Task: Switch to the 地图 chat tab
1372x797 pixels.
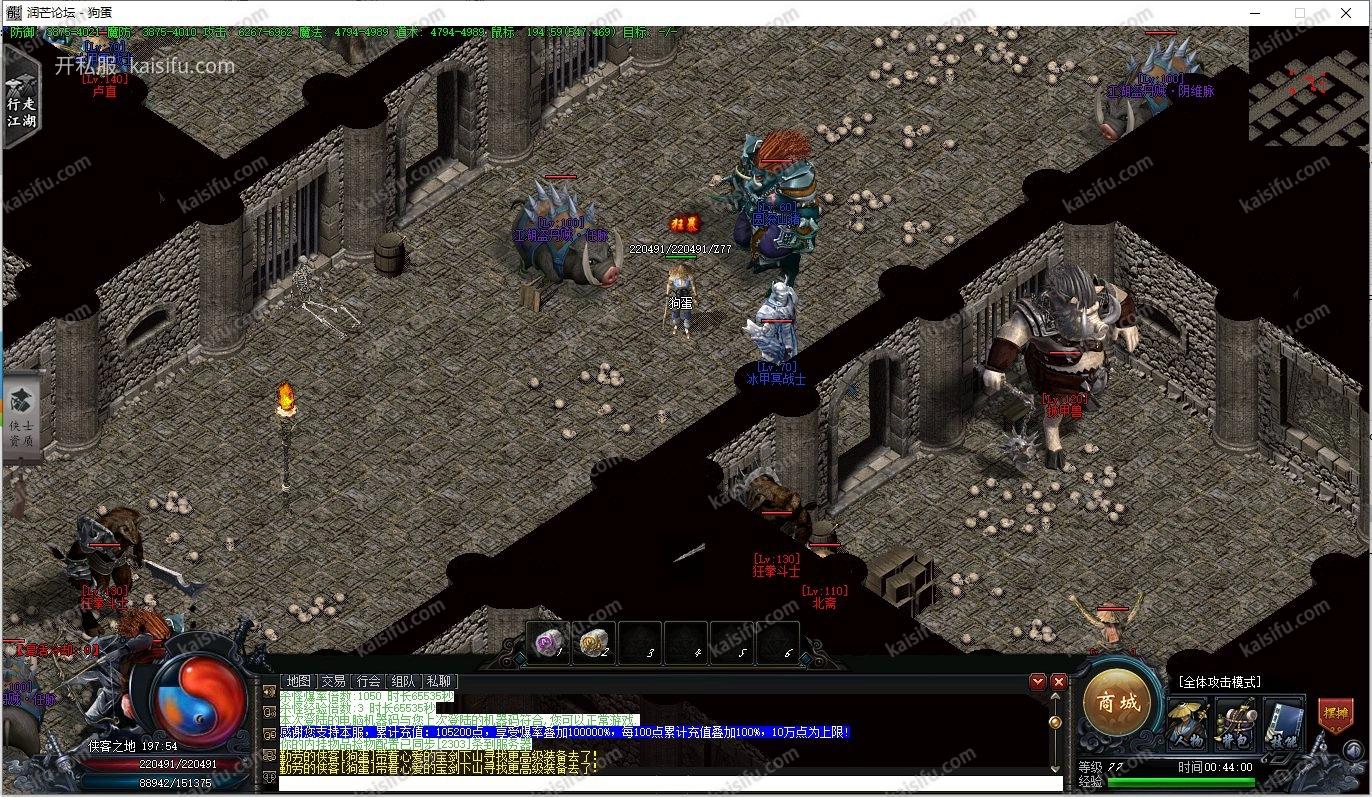Action: [x=299, y=681]
